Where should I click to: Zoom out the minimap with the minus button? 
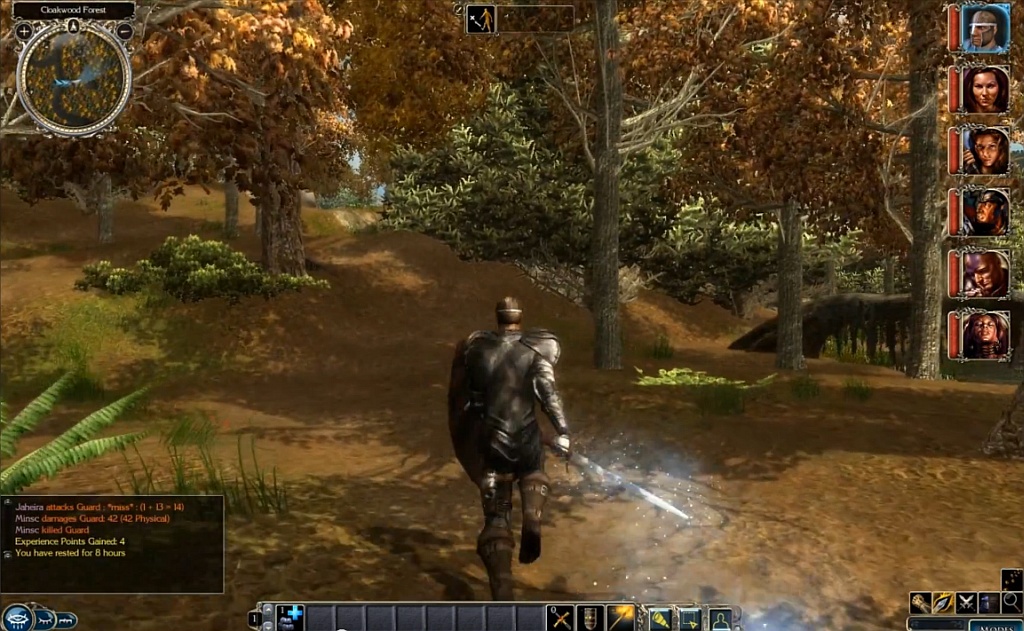[x=125, y=31]
